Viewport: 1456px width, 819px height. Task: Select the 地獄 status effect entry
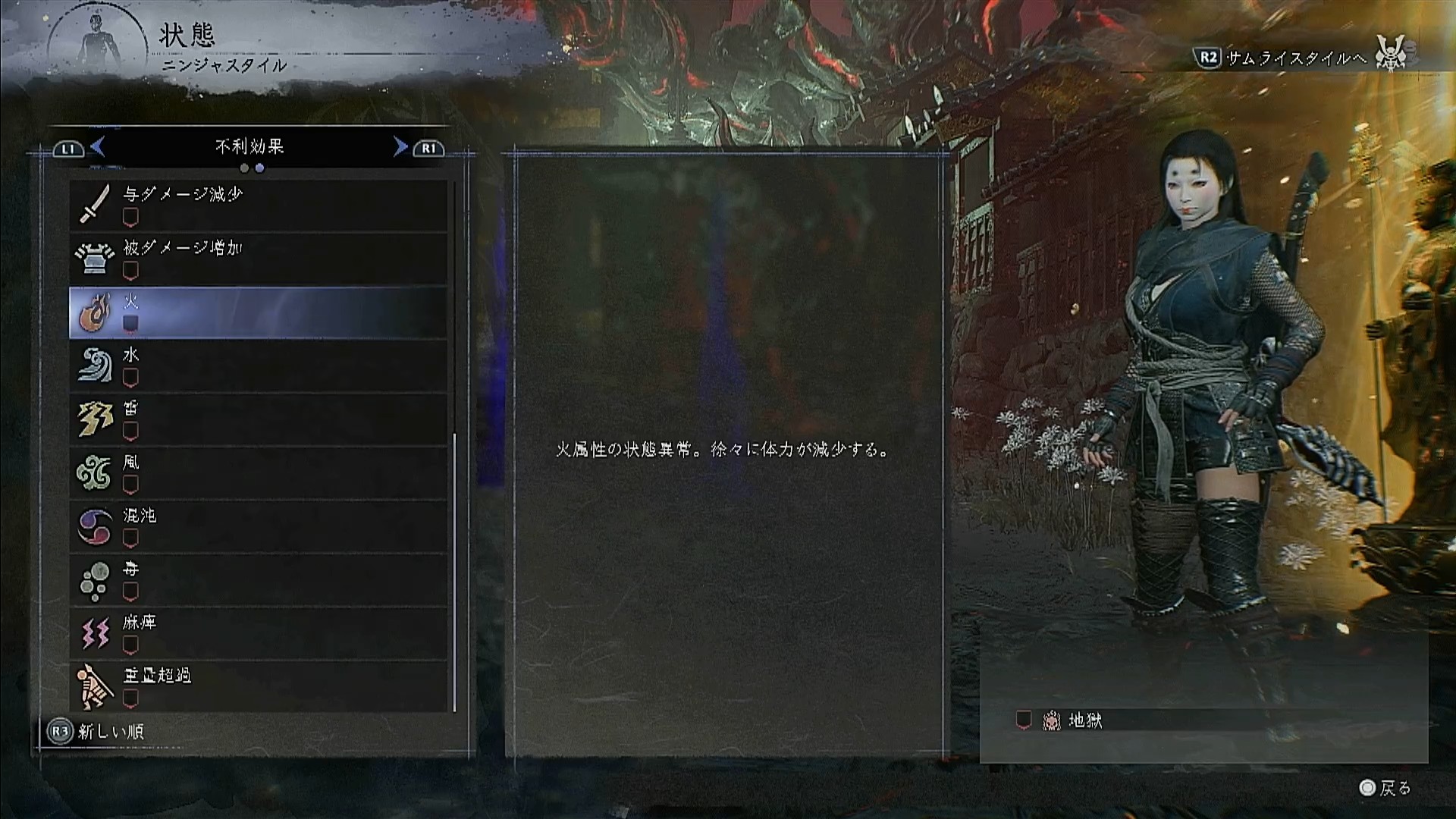coord(1084,720)
